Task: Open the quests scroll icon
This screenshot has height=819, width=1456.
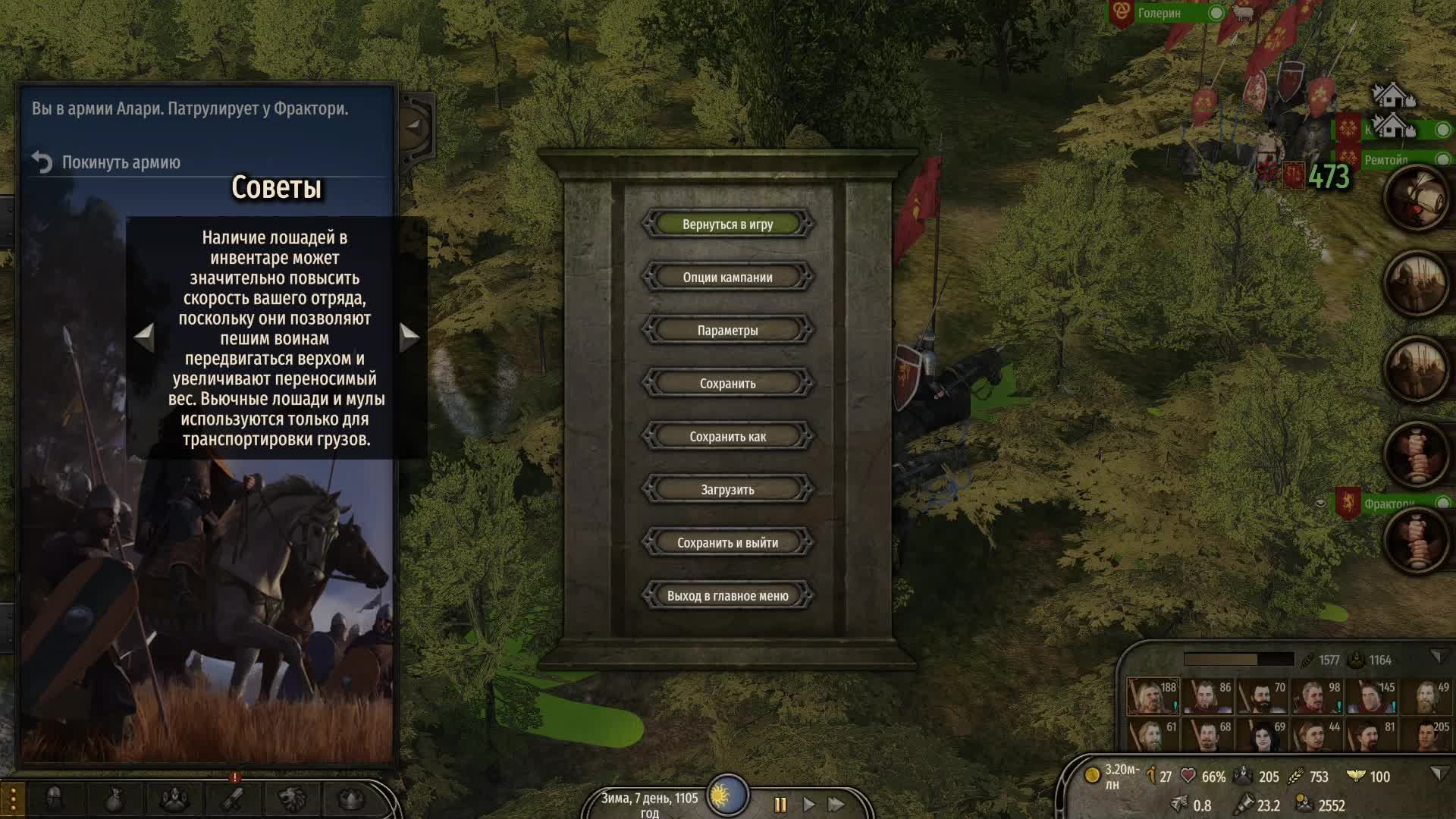Action: click(233, 799)
